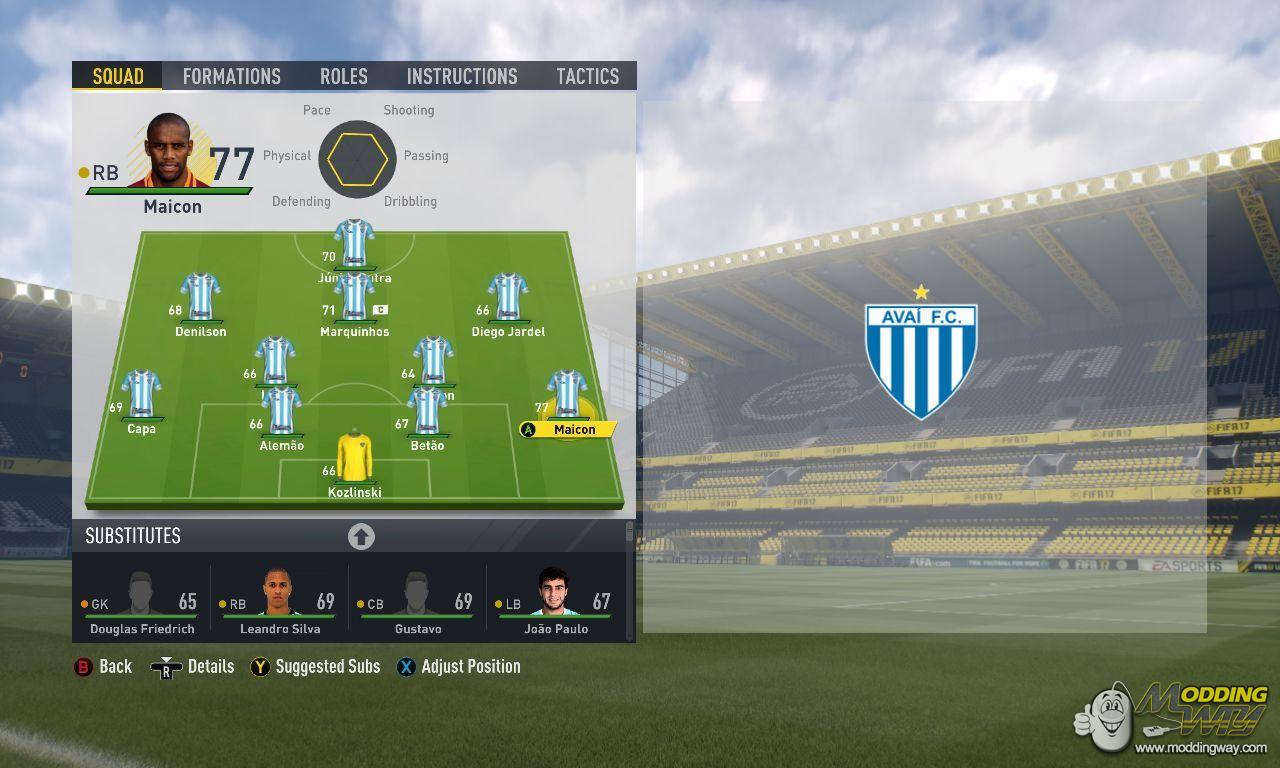This screenshot has height=768, width=1280.
Task: Select the Squad tab
Action: tap(118, 76)
